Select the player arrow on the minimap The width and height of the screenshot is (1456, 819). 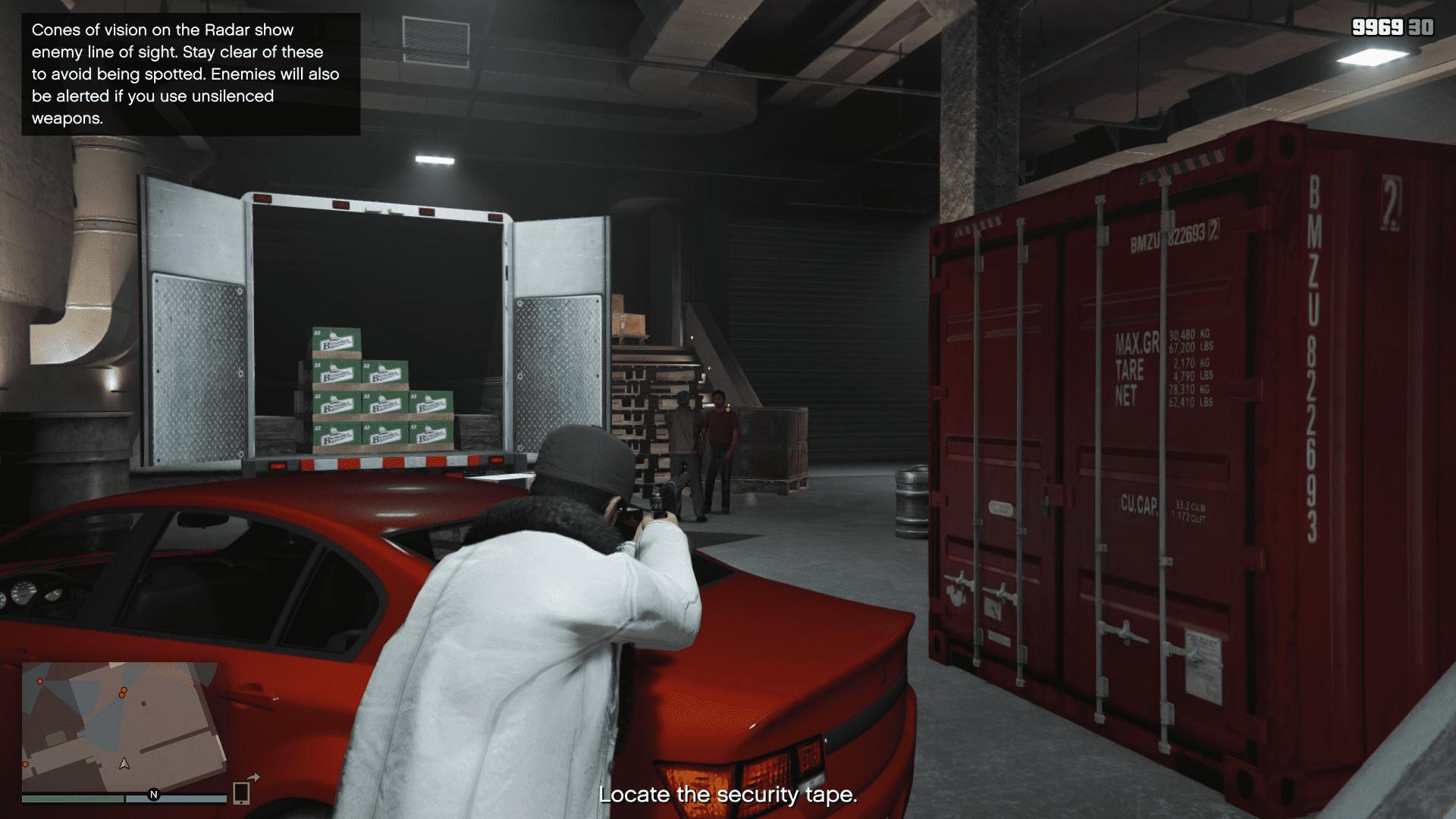(124, 764)
